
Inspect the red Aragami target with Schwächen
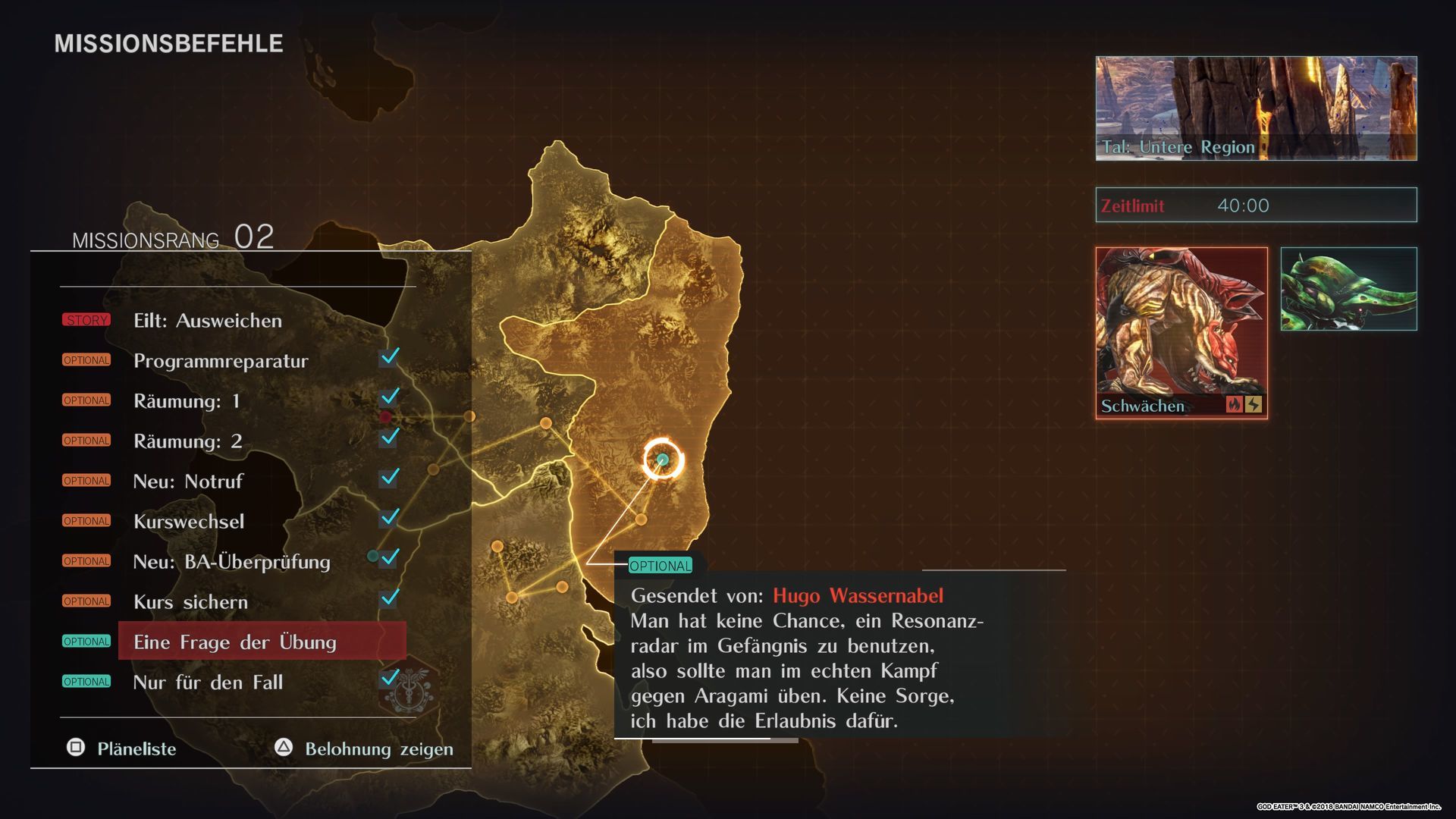point(1181,332)
